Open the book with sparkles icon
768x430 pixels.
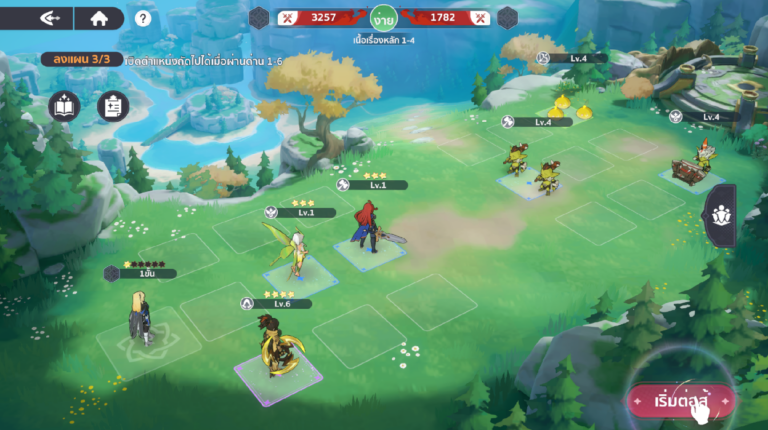(x=64, y=105)
